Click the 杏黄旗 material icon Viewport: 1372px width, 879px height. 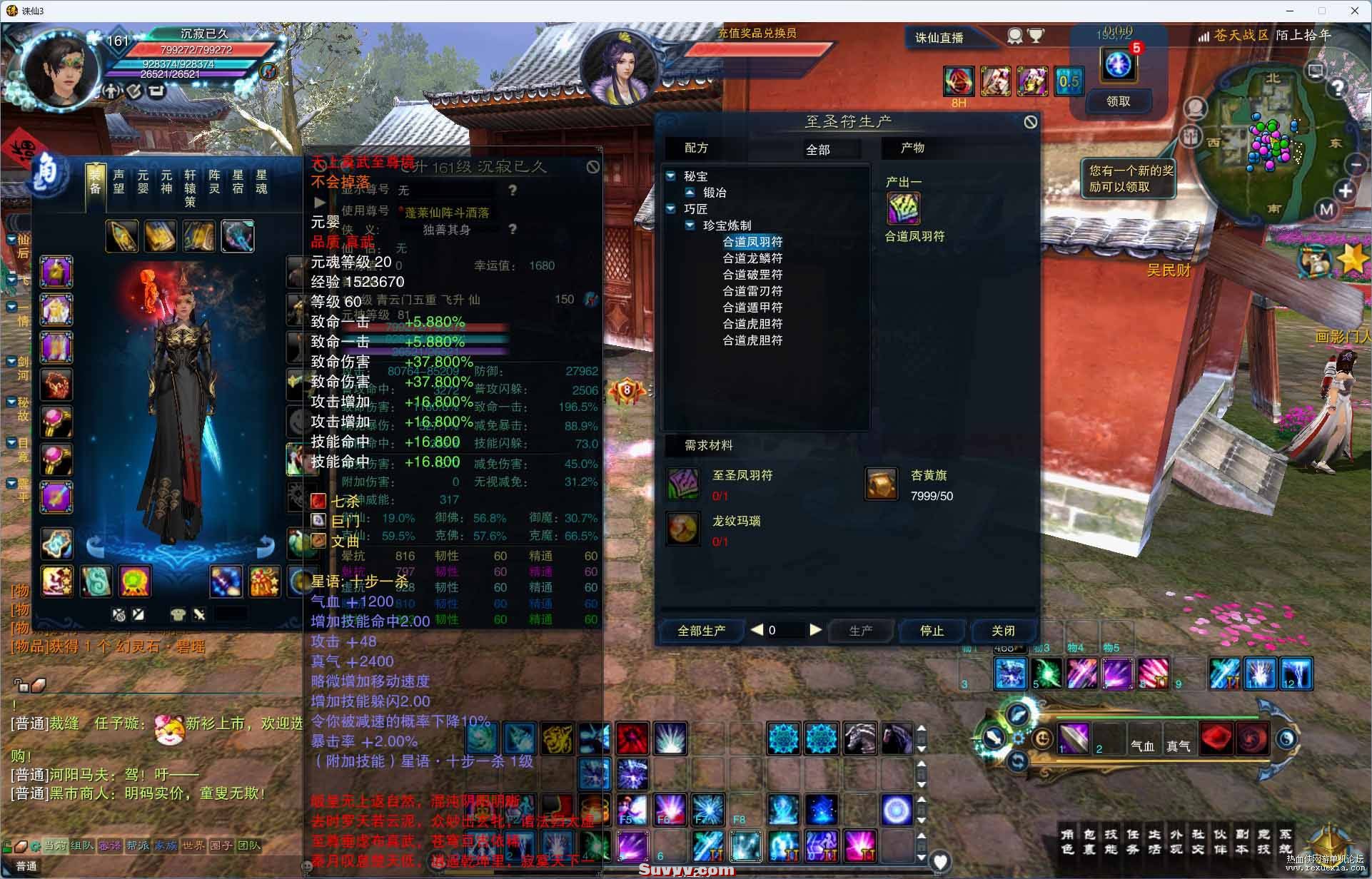881,483
